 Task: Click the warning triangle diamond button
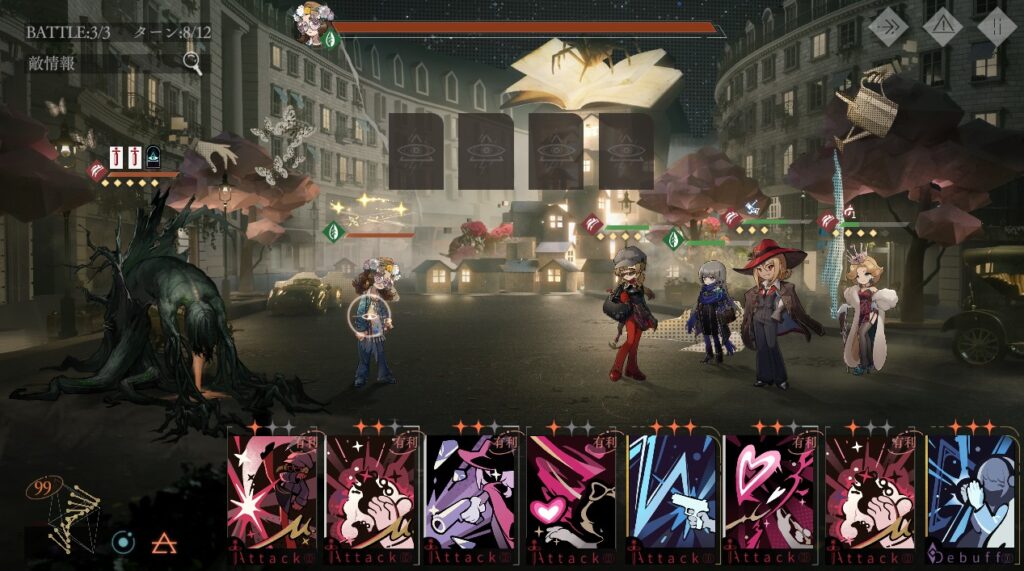point(942,27)
